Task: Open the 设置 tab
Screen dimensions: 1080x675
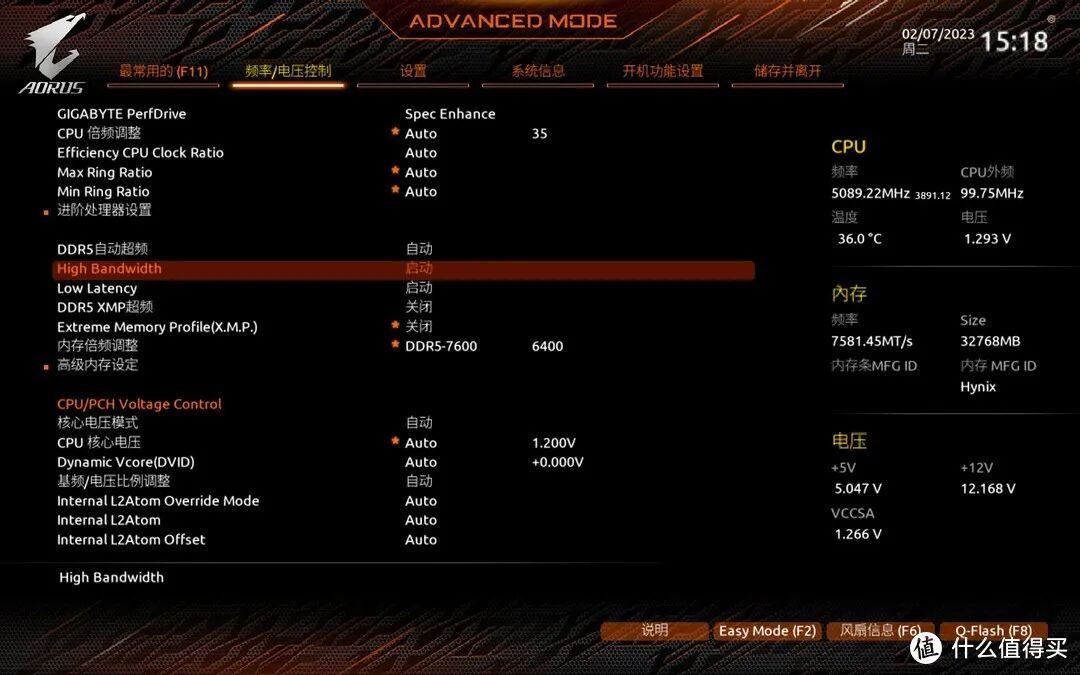Action: pos(413,71)
